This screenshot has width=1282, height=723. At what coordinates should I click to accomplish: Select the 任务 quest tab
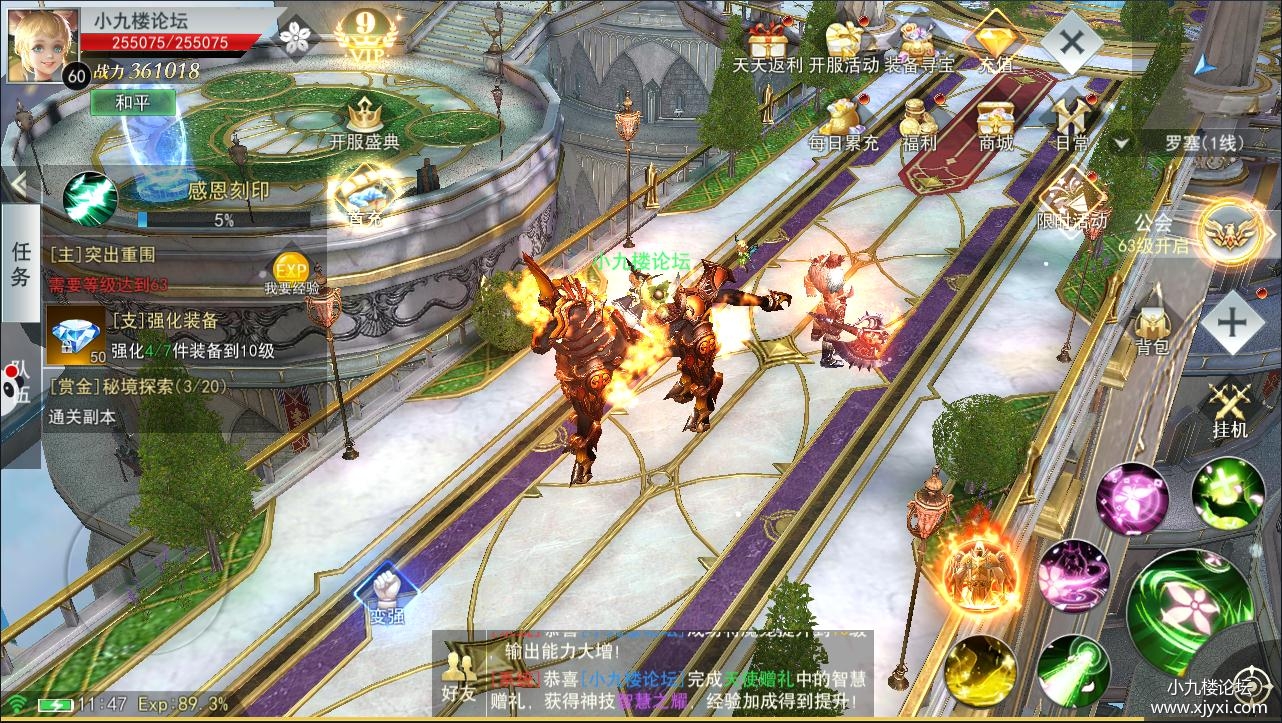point(20,264)
